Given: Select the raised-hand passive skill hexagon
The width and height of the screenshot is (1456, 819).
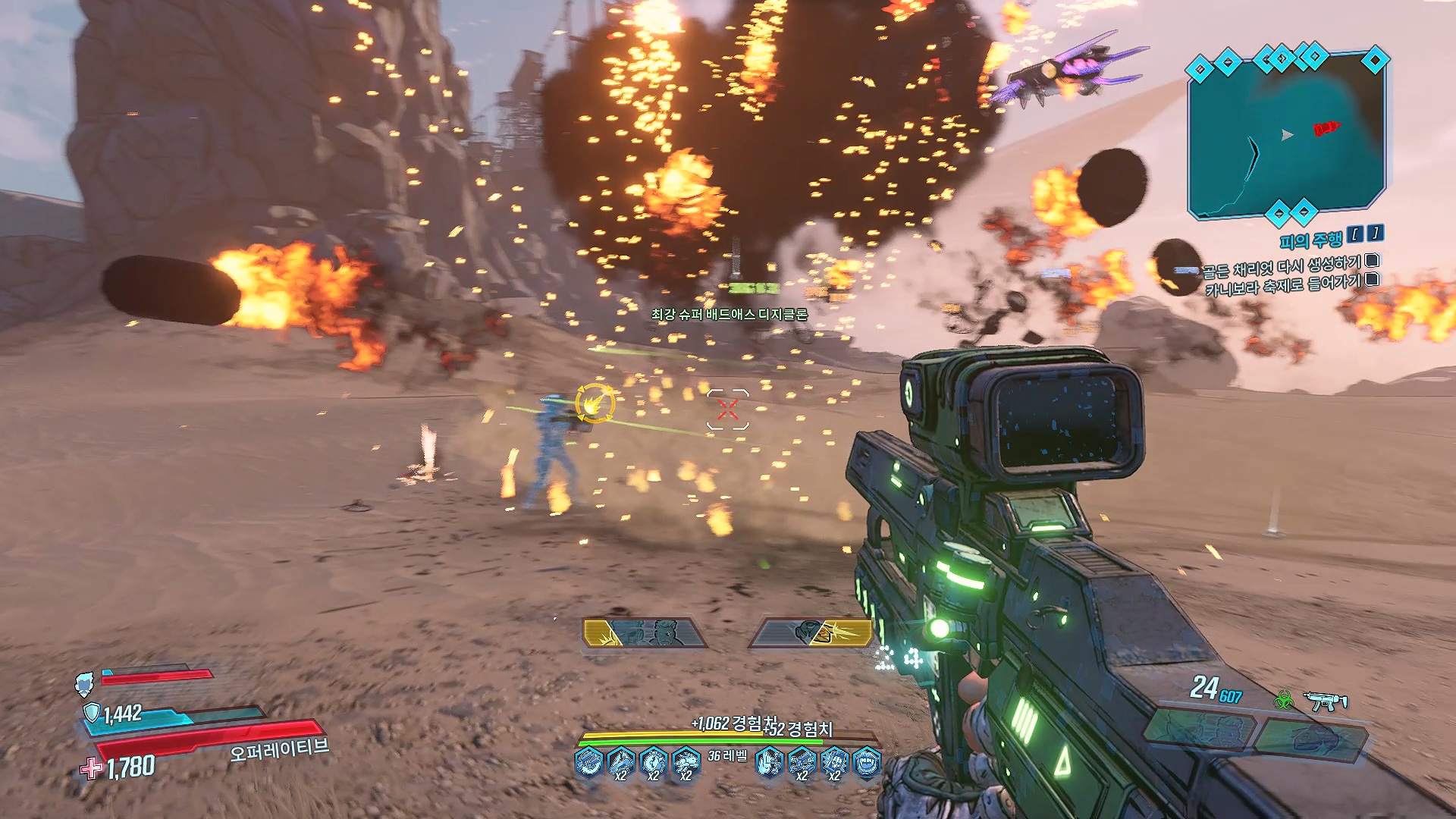Looking at the screenshot, I should click(x=769, y=761).
